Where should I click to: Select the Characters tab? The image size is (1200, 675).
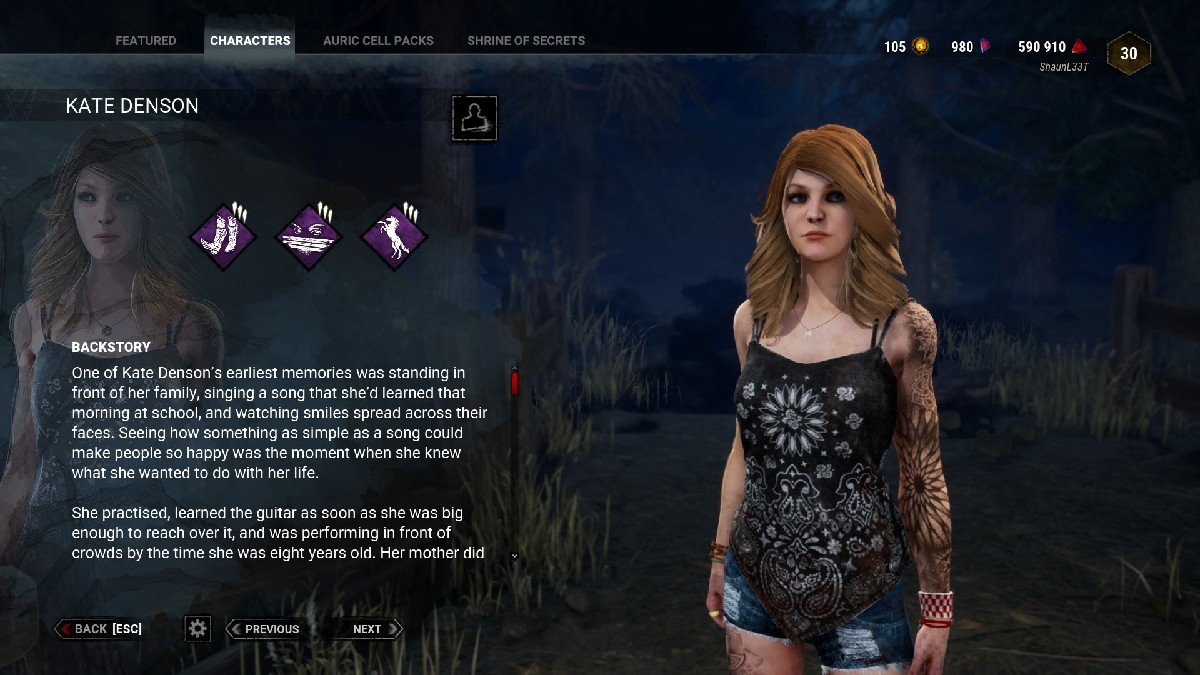250,41
